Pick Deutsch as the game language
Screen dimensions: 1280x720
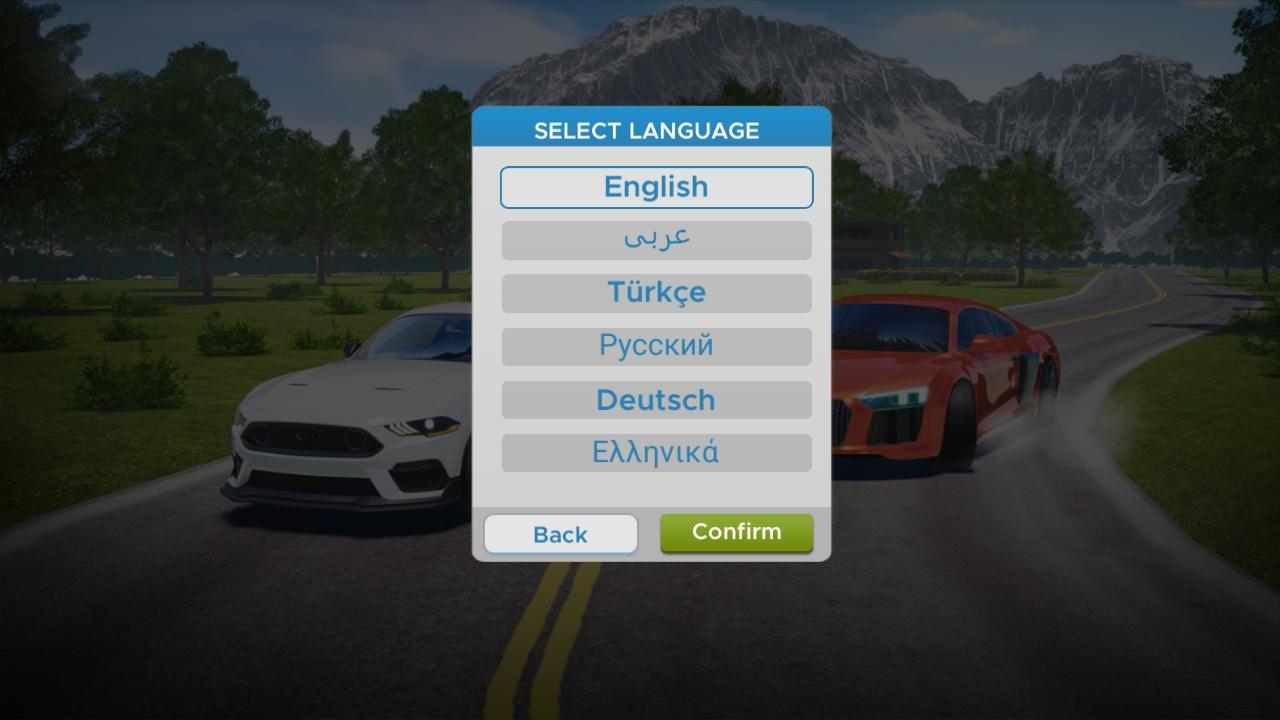(x=656, y=399)
